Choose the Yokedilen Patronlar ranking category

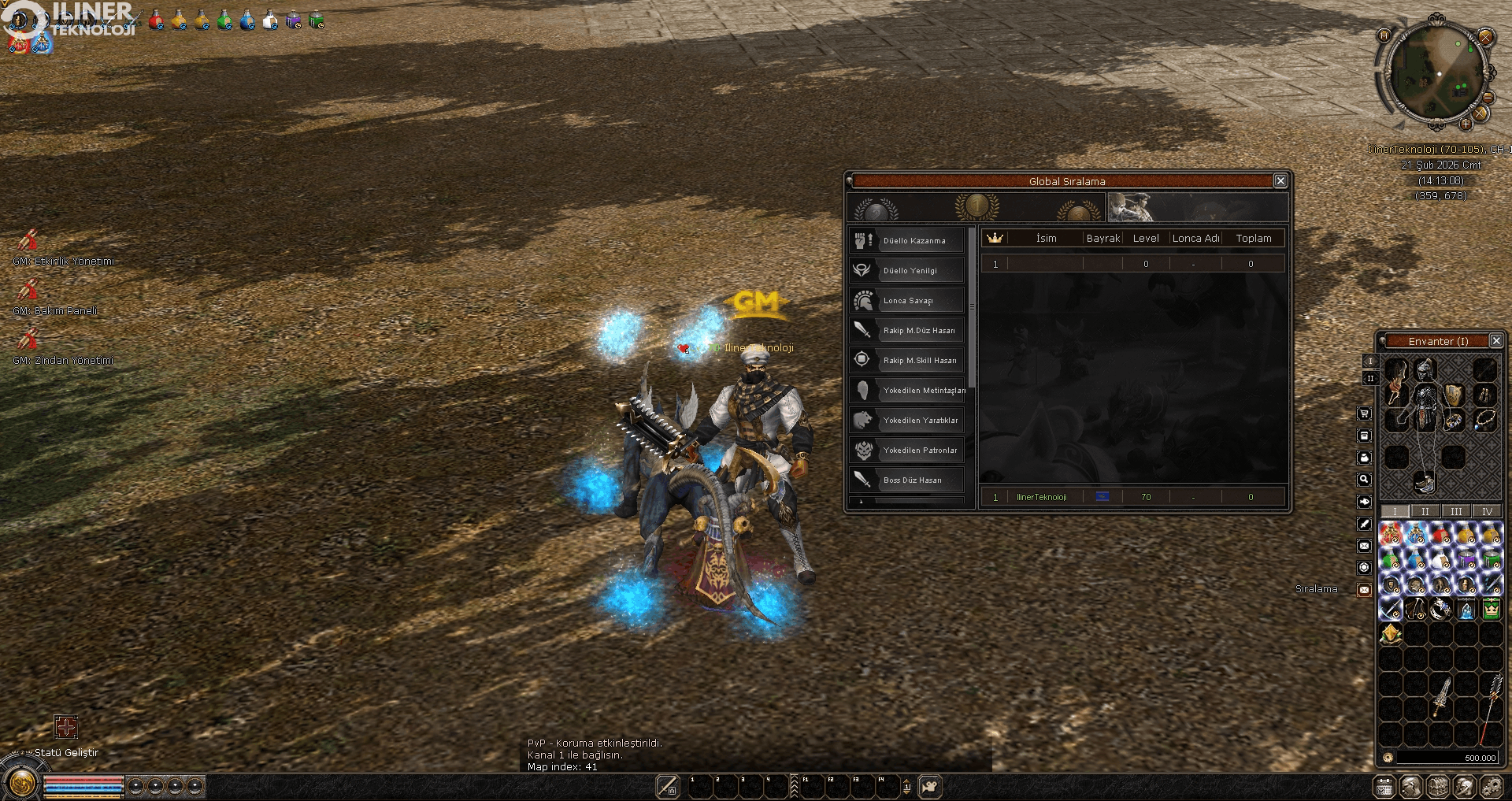click(907, 450)
